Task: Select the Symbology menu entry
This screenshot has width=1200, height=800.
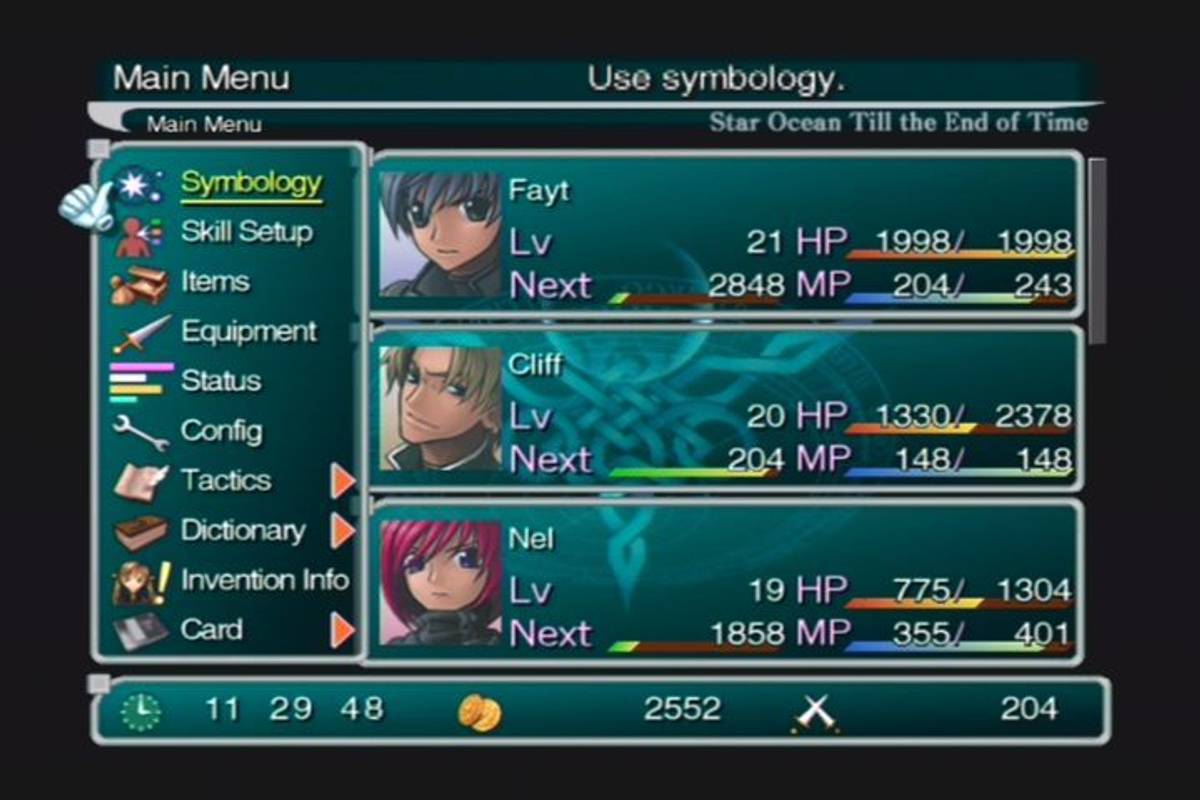Action: coord(251,183)
